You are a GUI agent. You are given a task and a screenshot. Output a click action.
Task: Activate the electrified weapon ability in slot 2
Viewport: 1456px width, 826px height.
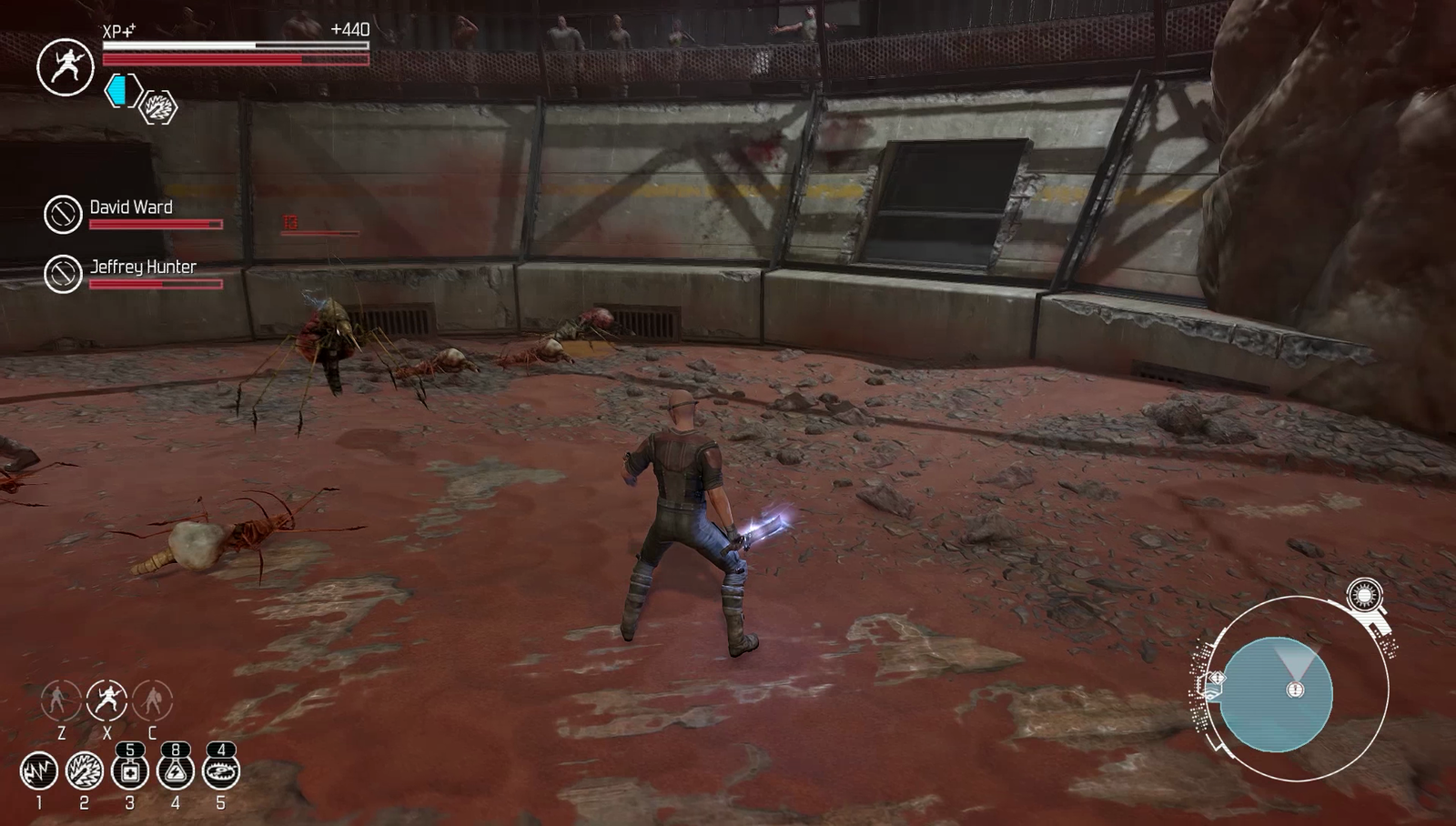click(x=84, y=771)
